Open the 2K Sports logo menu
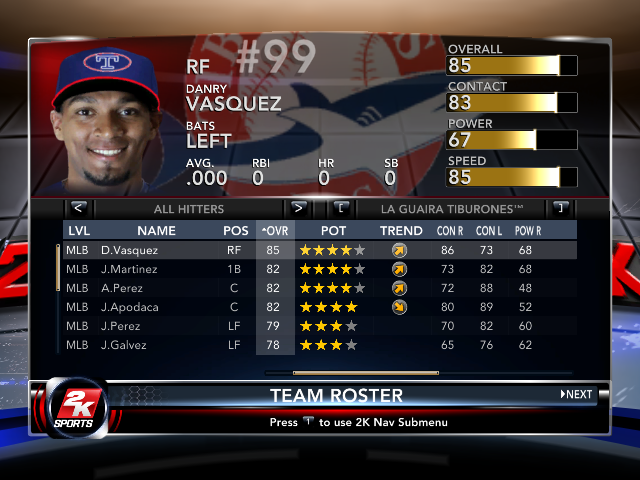Image resolution: width=640 pixels, height=480 pixels. 68,407
